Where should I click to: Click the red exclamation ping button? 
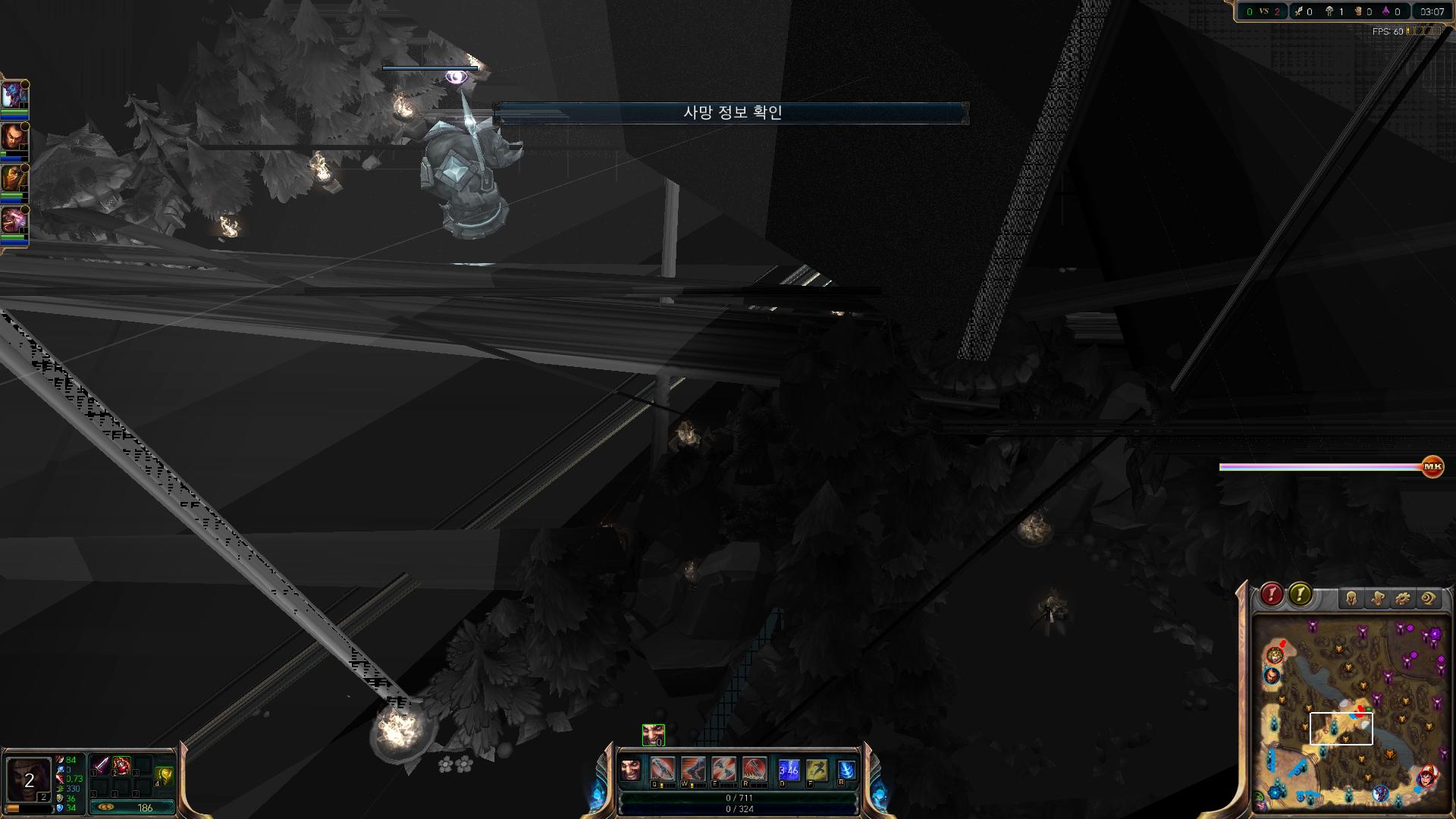click(1272, 595)
